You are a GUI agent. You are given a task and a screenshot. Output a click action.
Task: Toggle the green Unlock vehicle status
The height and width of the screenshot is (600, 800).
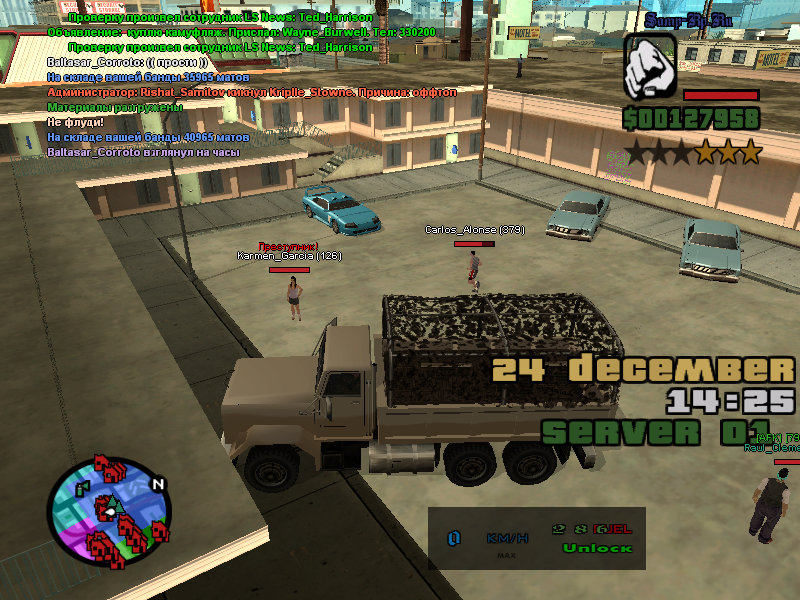point(597,548)
